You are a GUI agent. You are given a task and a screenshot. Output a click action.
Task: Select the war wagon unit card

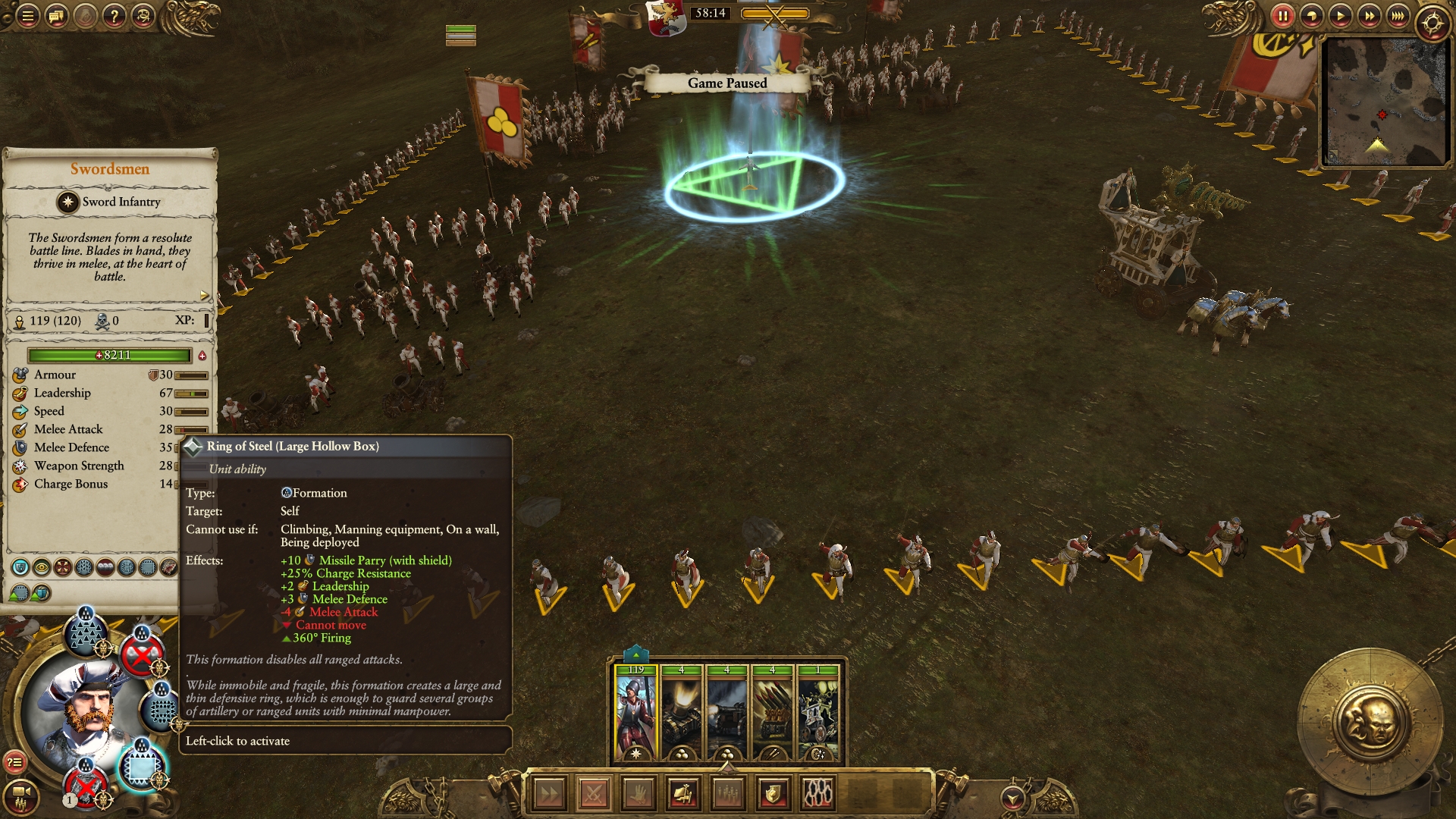click(x=817, y=713)
